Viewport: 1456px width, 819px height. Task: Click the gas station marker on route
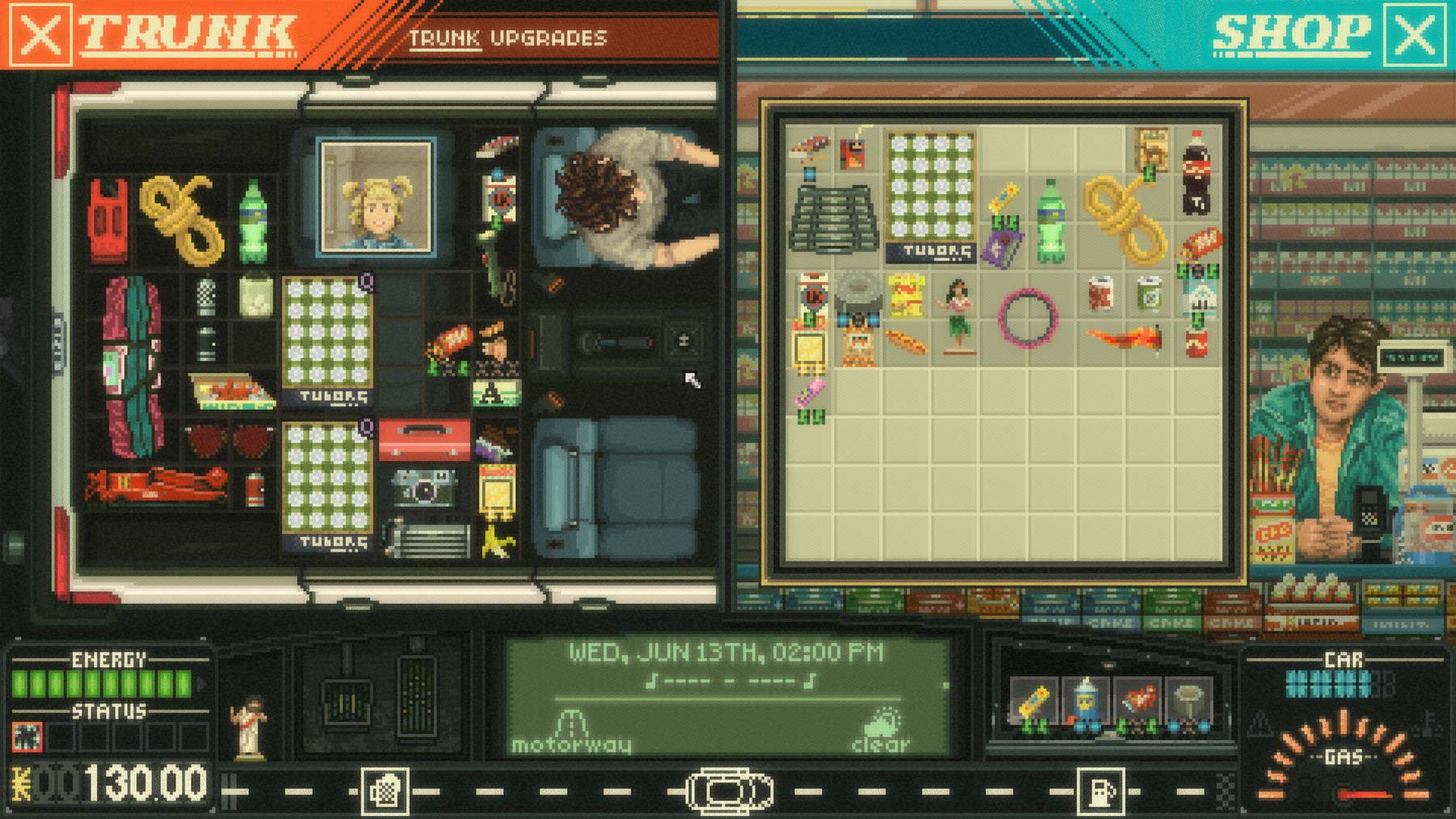[1100, 790]
